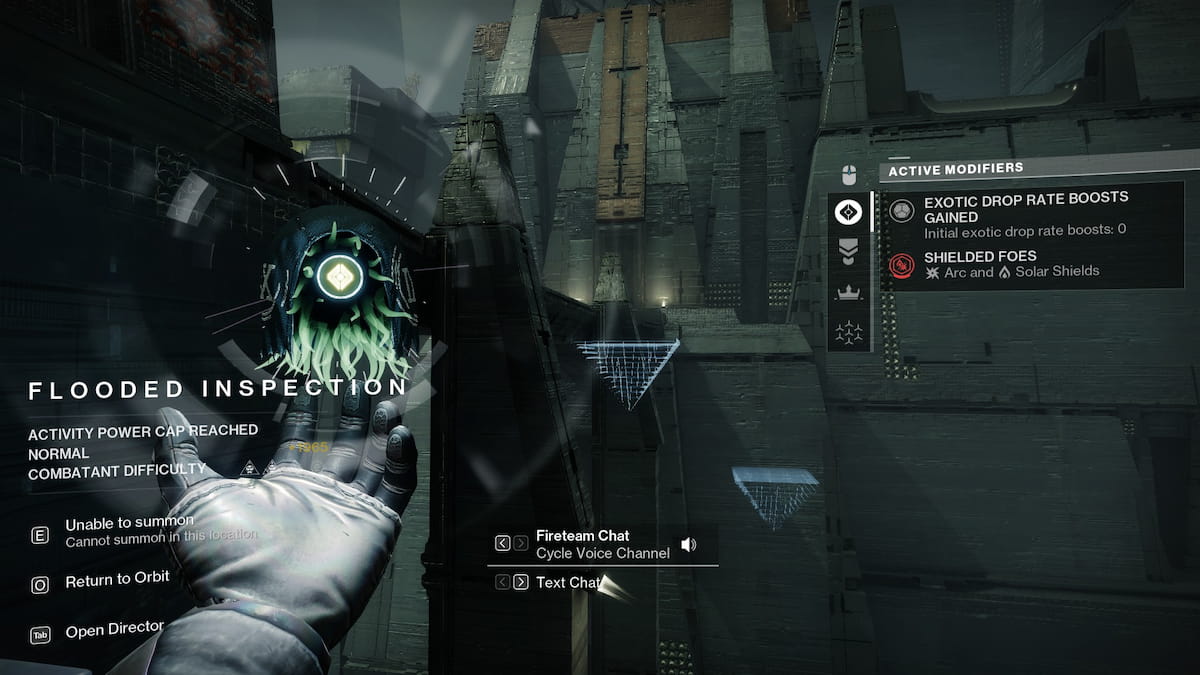
Task: Click the Flooded Inspection activity title
Action: (x=218, y=388)
